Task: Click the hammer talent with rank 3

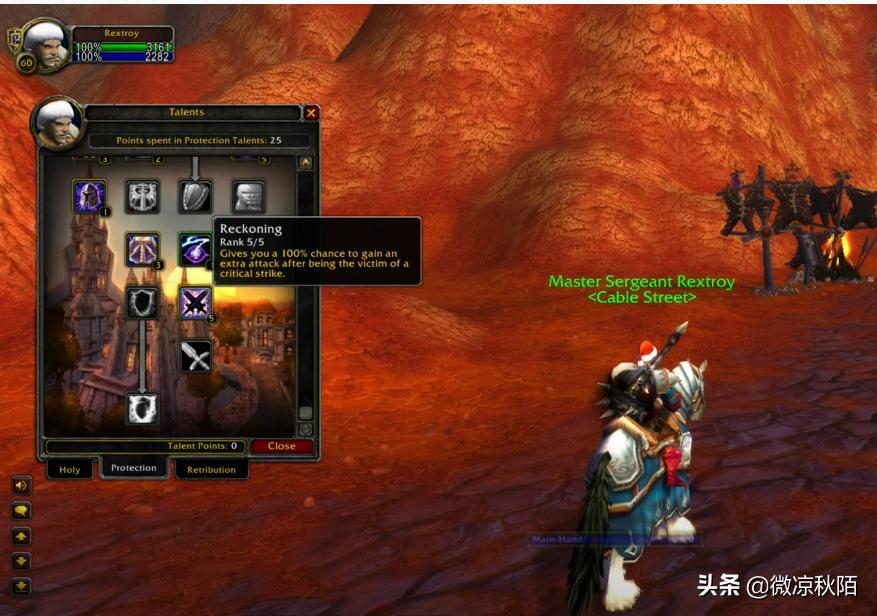Action: tap(142, 249)
